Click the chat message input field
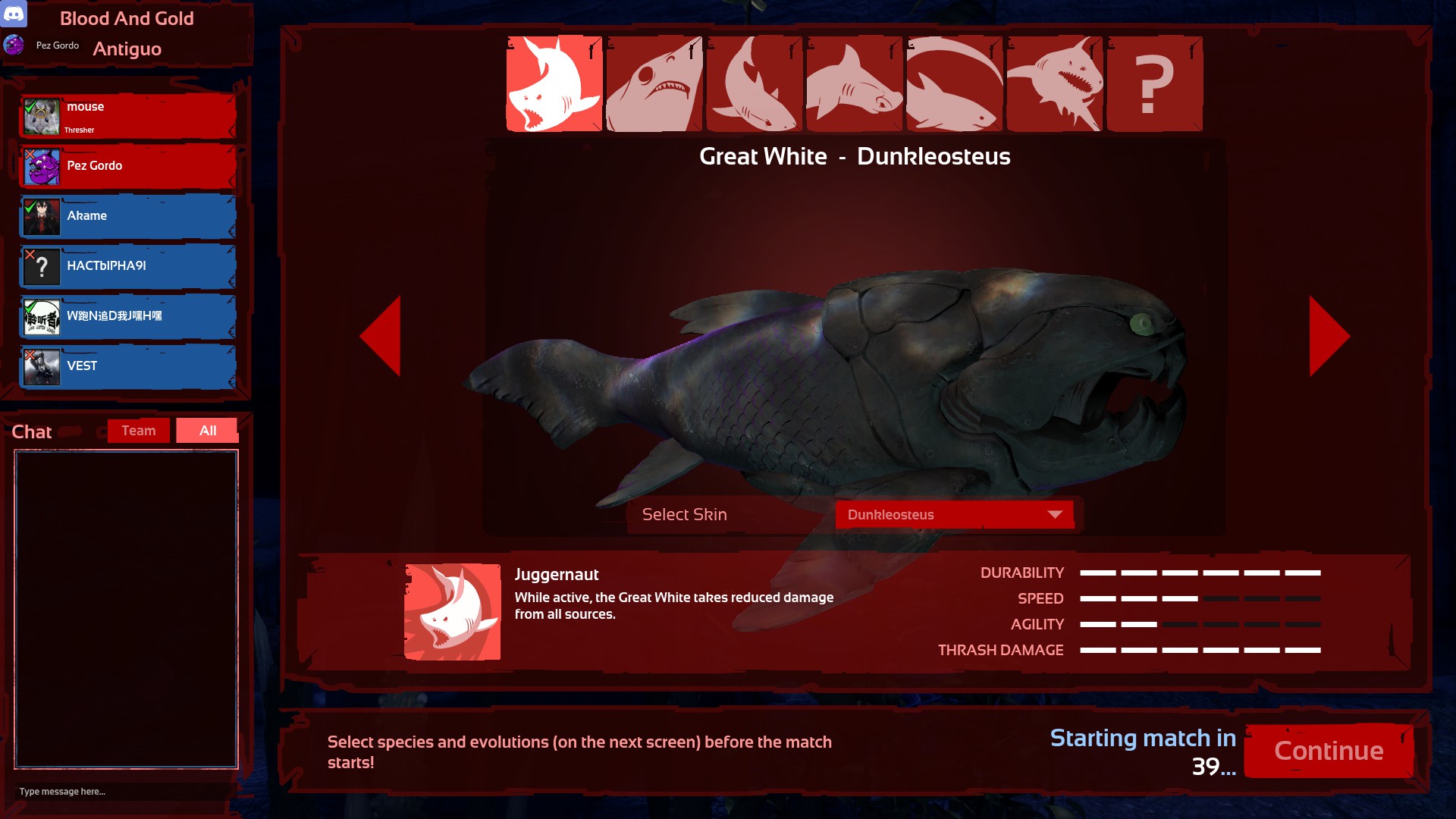This screenshot has width=1456, height=819. click(x=121, y=791)
